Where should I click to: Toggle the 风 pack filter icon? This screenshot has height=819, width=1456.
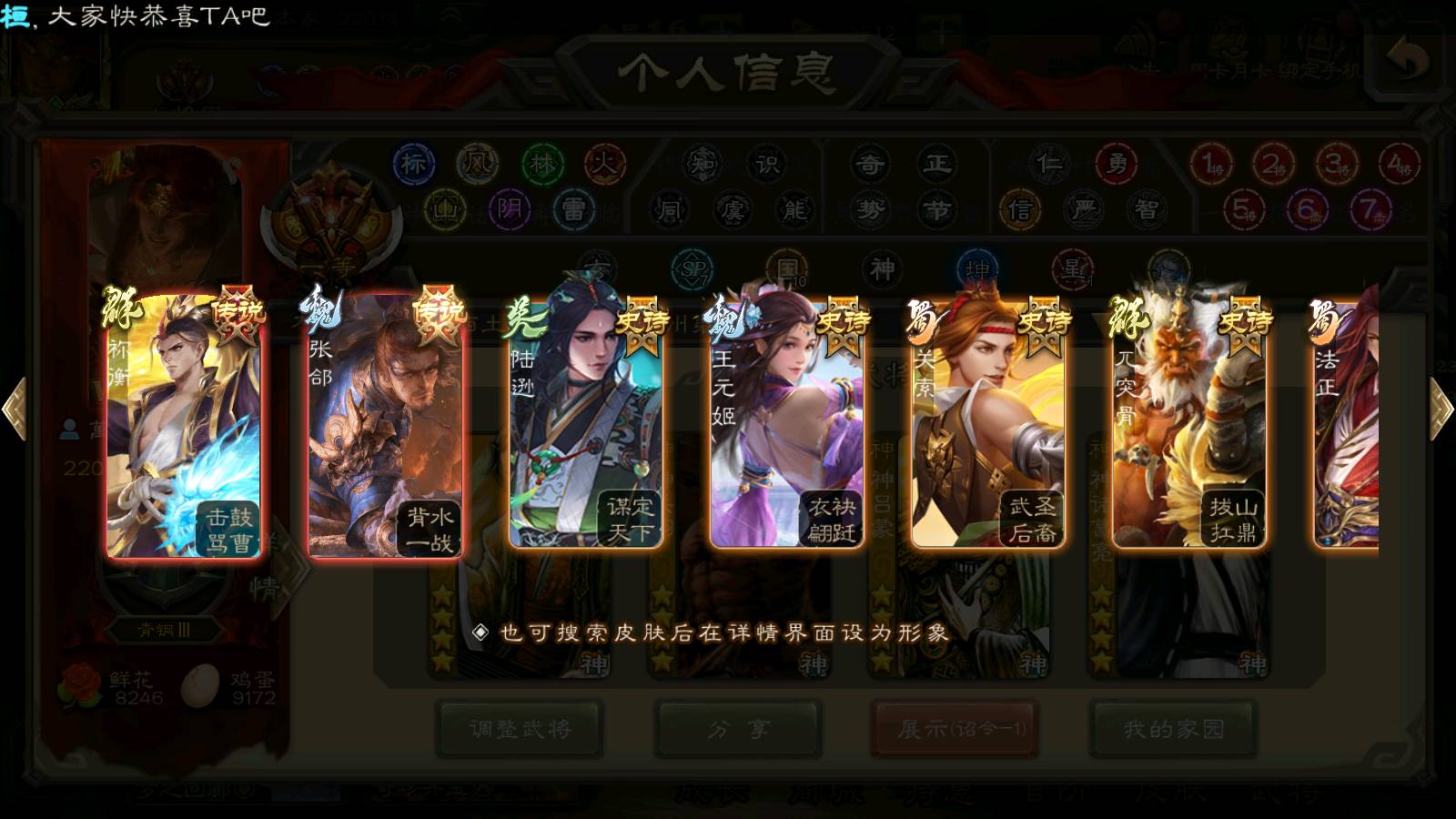pyautogui.click(x=477, y=165)
